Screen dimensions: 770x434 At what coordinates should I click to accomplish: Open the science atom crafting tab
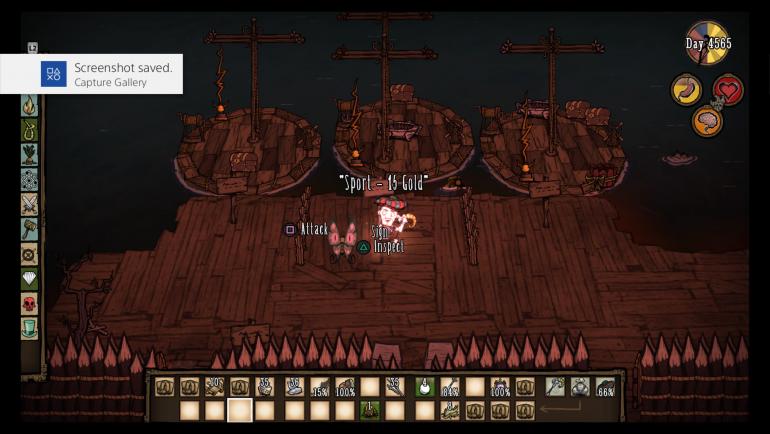click(x=30, y=180)
